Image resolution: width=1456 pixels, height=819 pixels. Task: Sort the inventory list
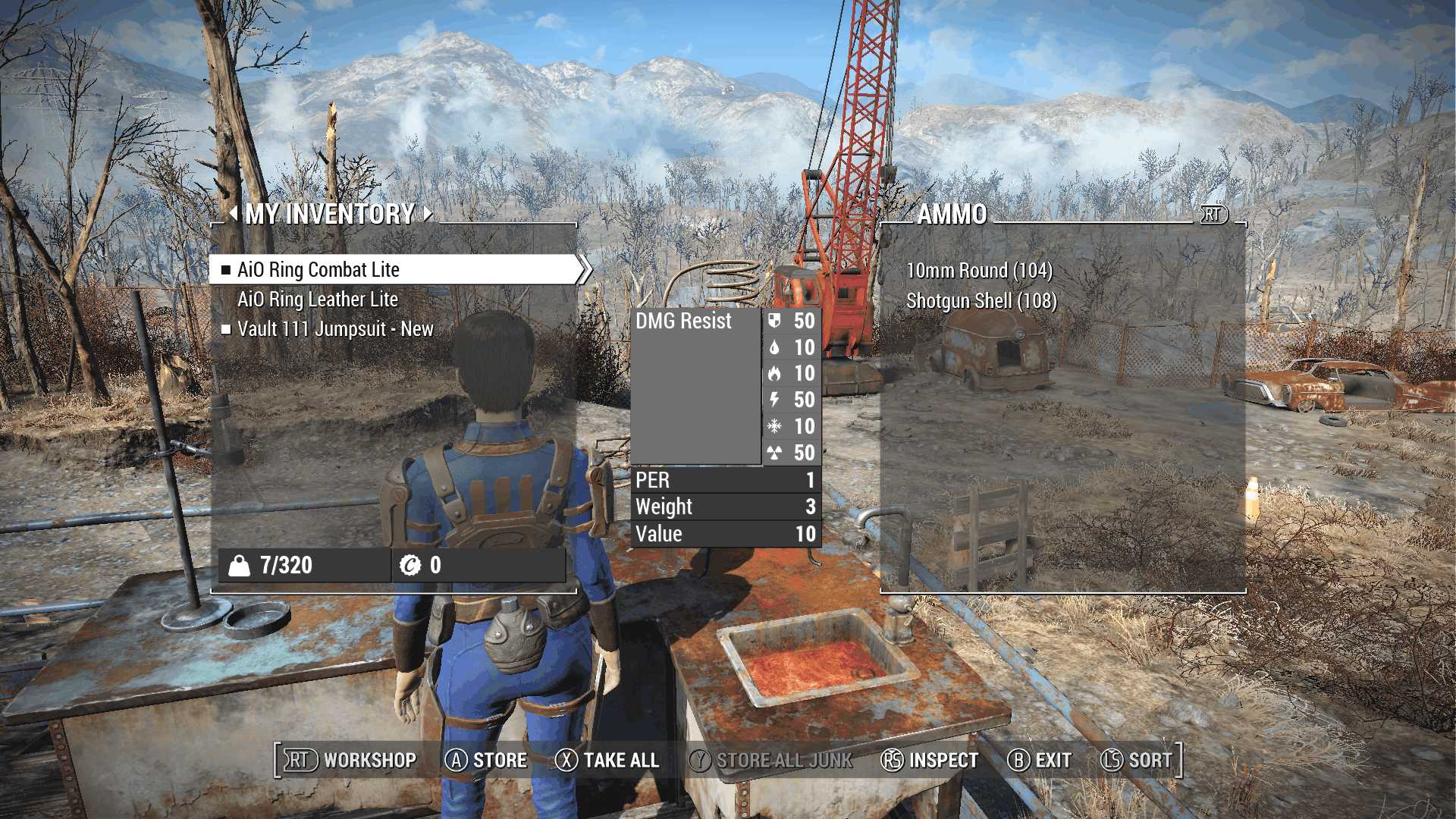[x=1137, y=760]
